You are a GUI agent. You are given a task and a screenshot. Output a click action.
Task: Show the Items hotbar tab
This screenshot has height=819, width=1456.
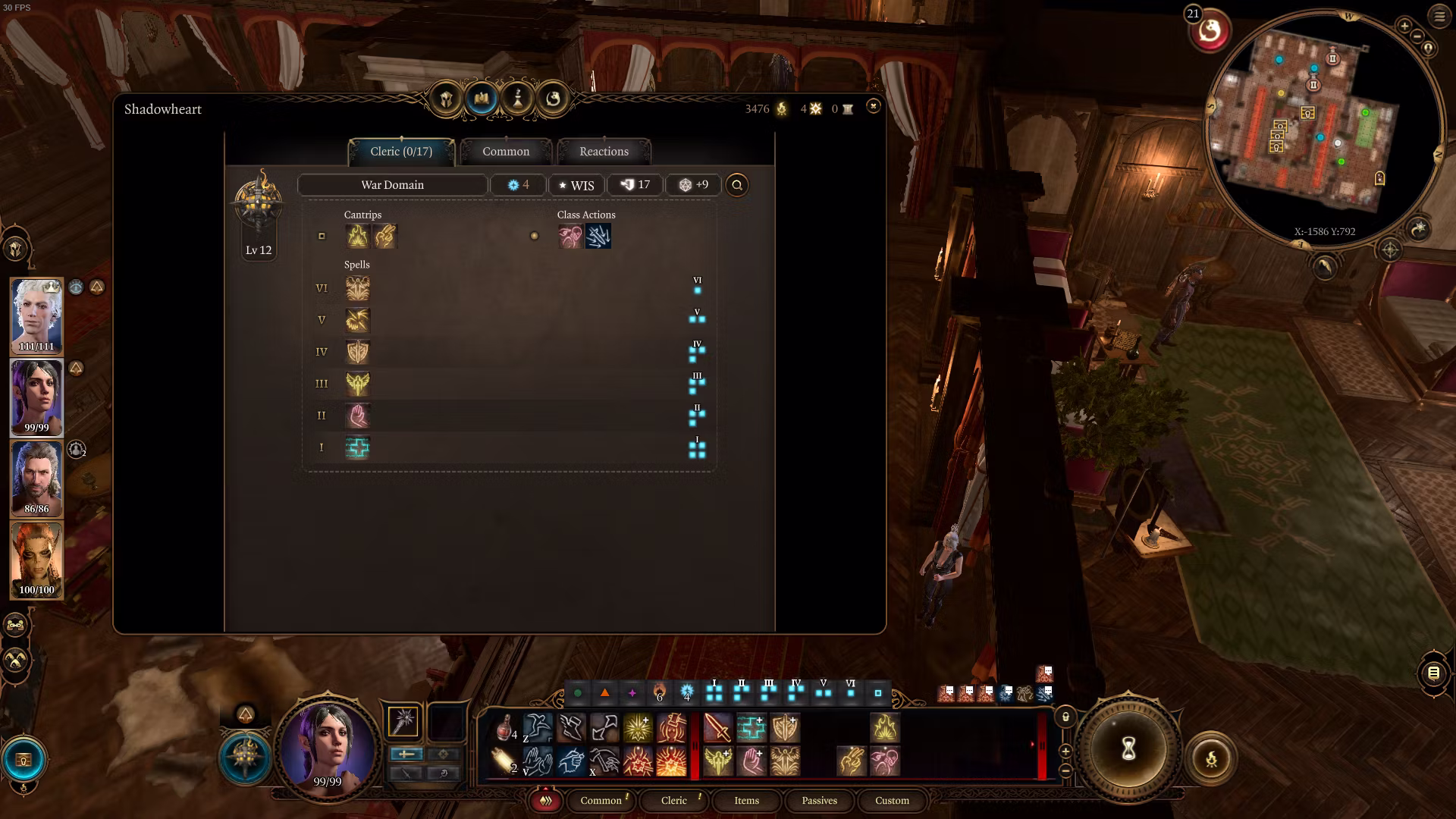[746, 801]
